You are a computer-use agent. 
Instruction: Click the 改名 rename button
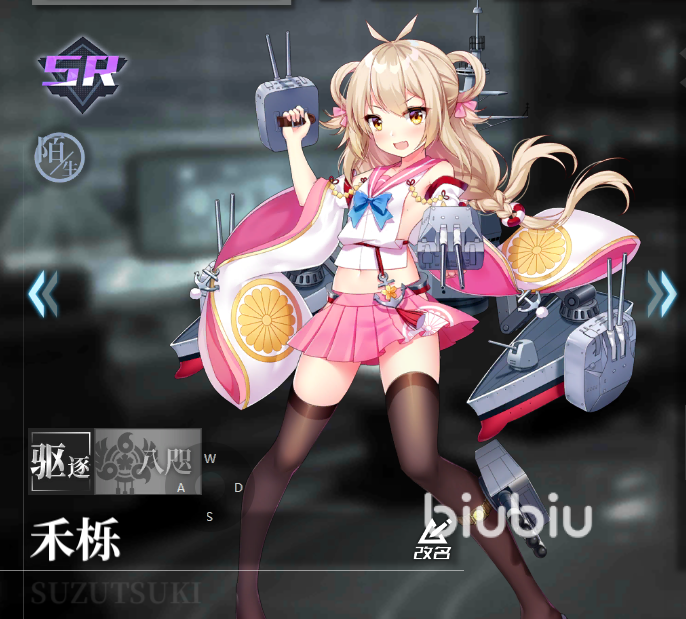click(434, 540)
